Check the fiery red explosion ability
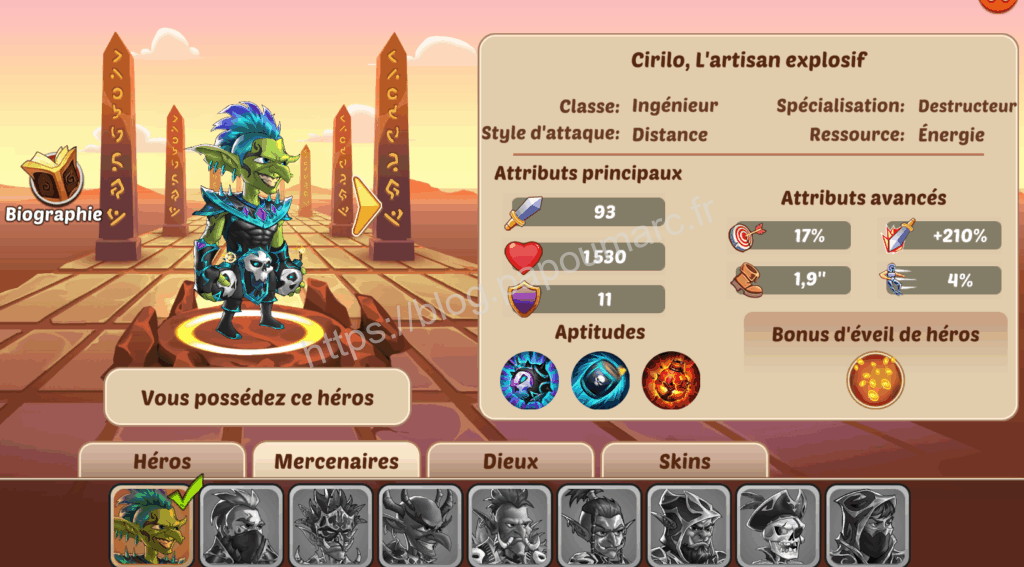 pos(671,380)
